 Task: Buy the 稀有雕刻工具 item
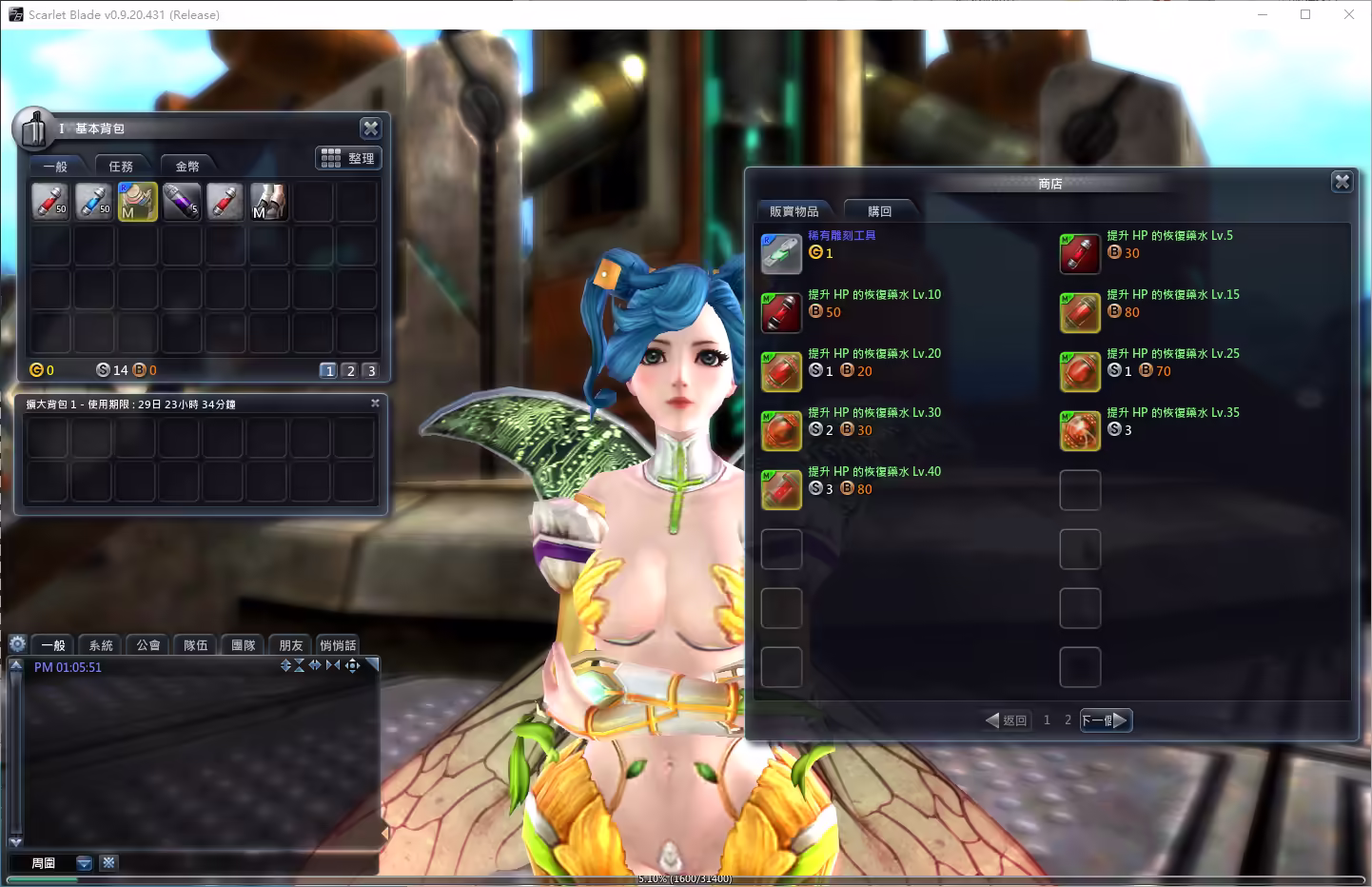[x=781, y=254]
